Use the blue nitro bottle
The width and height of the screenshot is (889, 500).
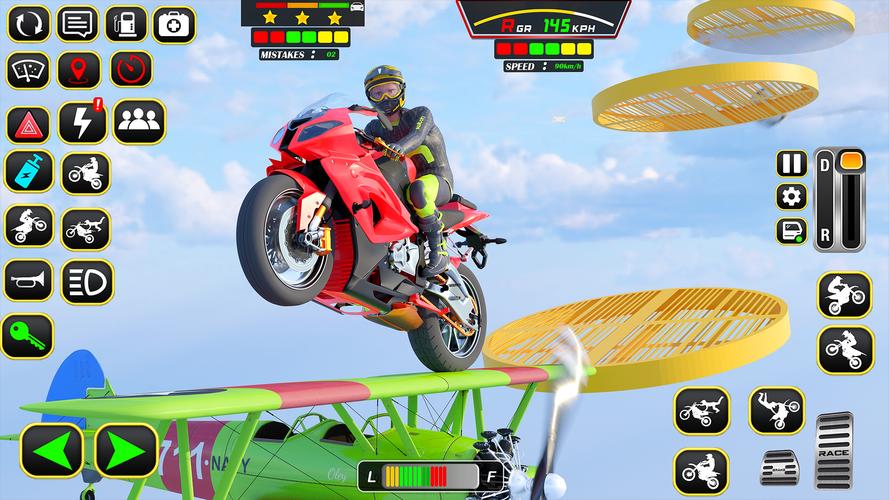29,172
